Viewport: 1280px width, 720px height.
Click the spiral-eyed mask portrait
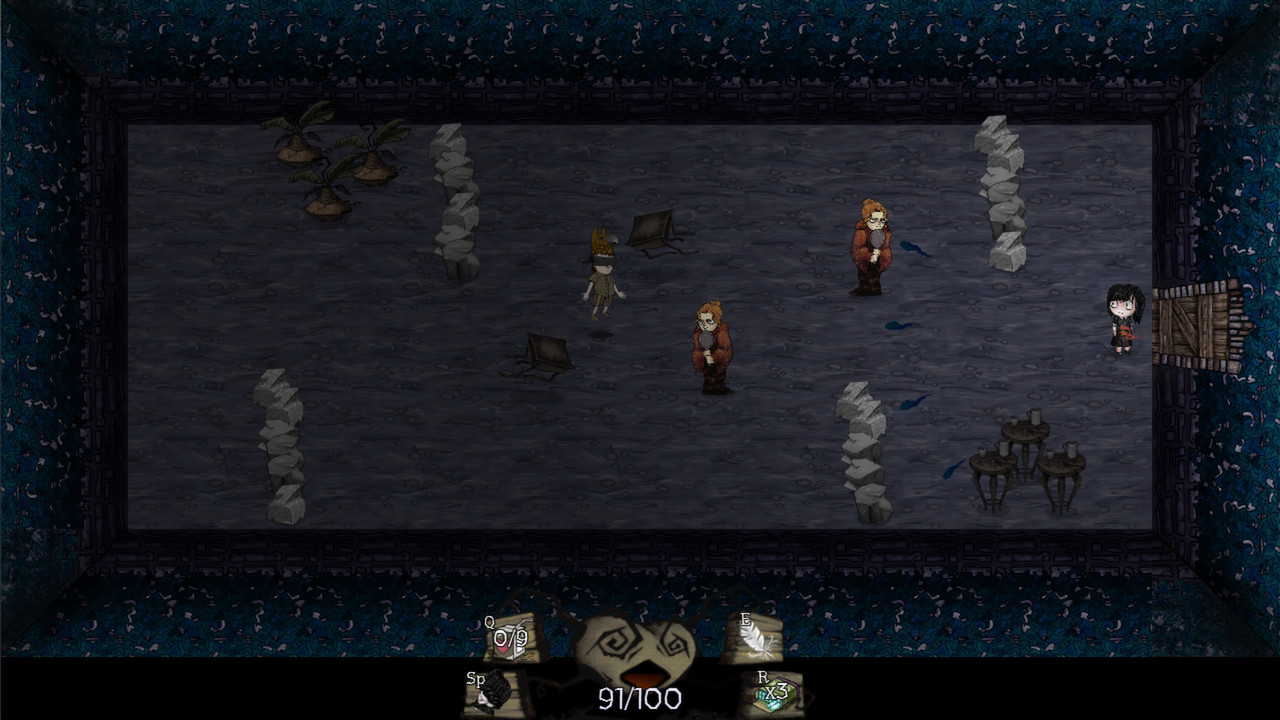(x=635, y=650)
